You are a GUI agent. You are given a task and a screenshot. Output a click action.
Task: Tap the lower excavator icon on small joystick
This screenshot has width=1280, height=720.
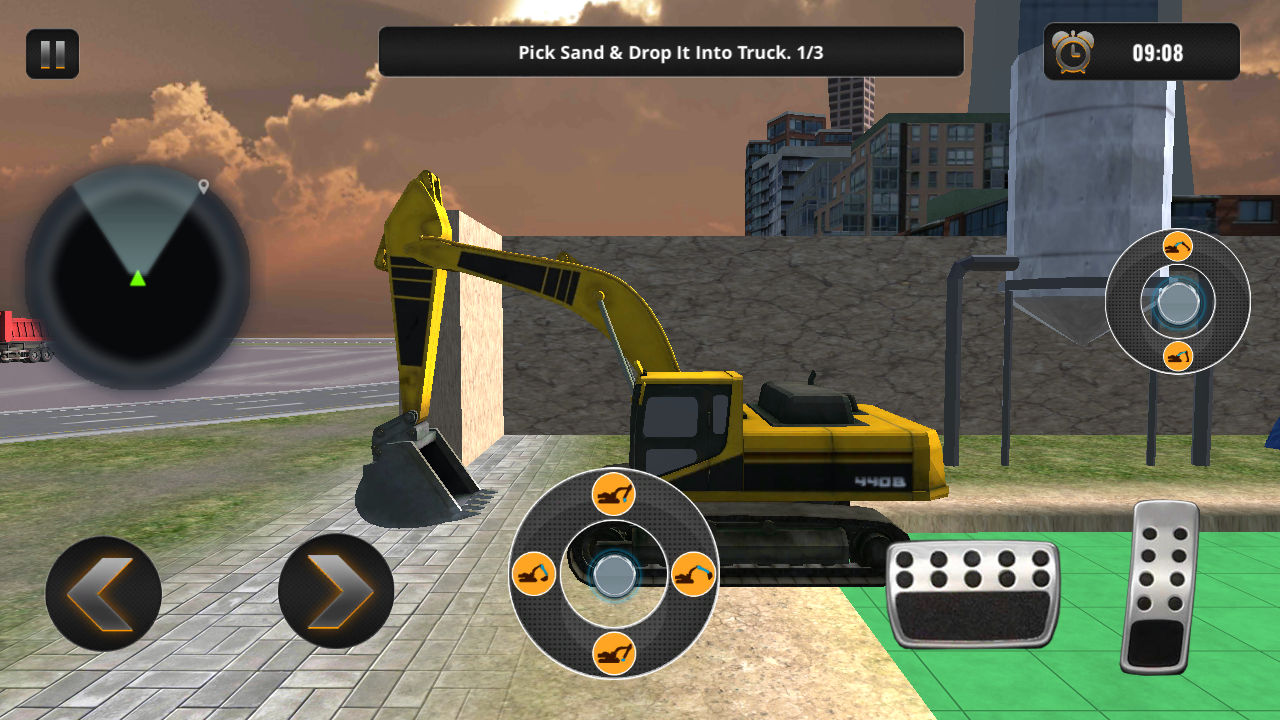coord(1178,356)
